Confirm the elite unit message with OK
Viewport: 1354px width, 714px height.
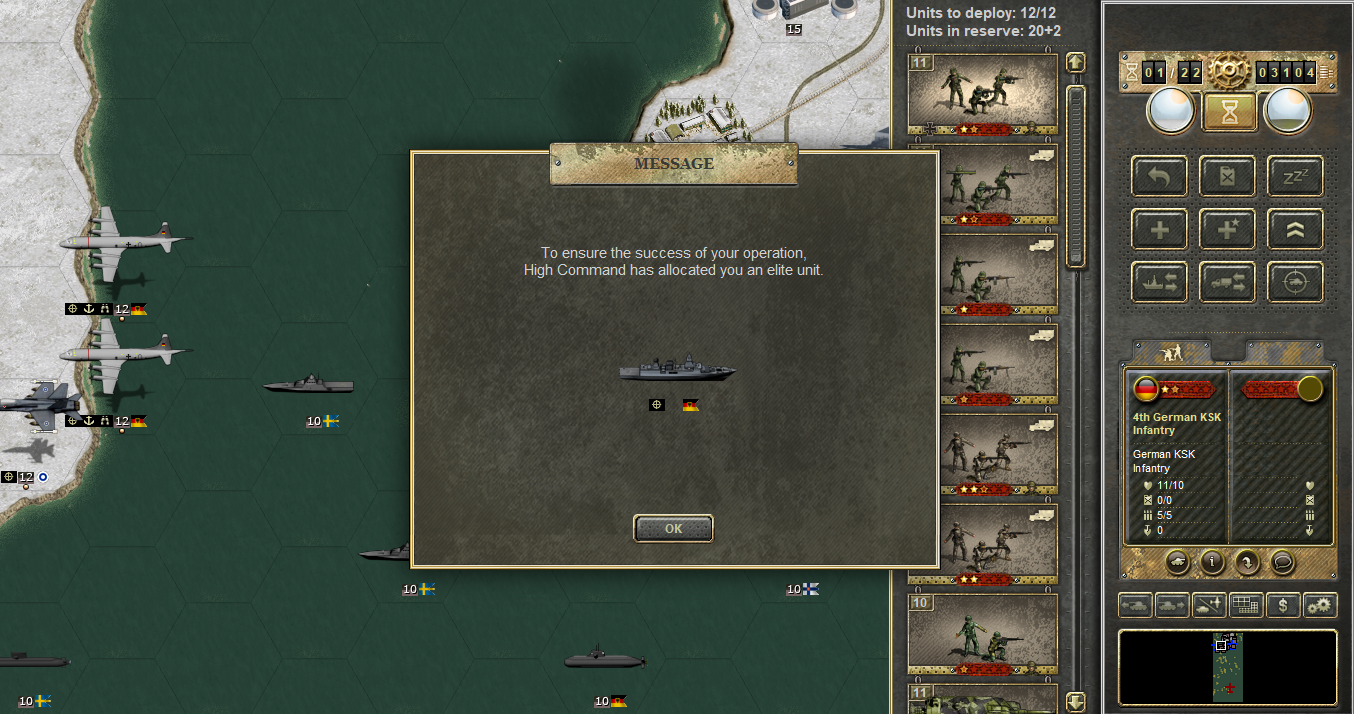(673, 528)
